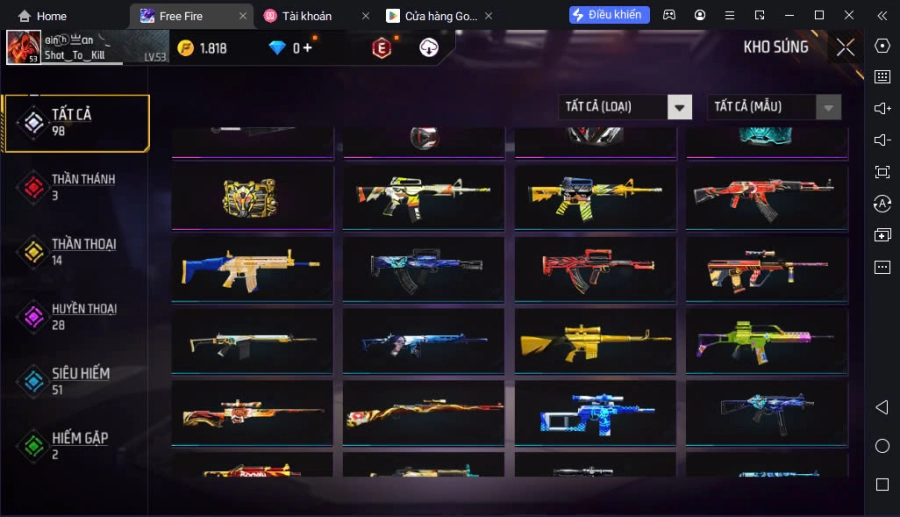
Task: Open the player profile avatar
Action: 23,47
